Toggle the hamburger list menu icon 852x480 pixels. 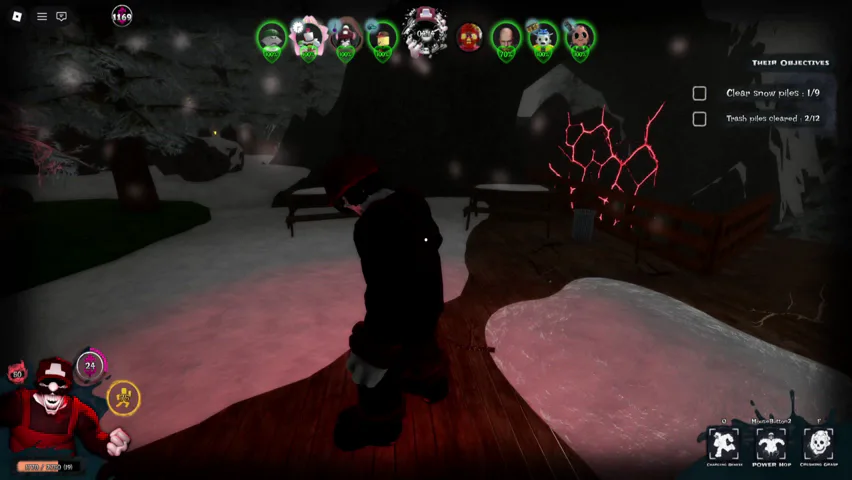click(42, 16)
